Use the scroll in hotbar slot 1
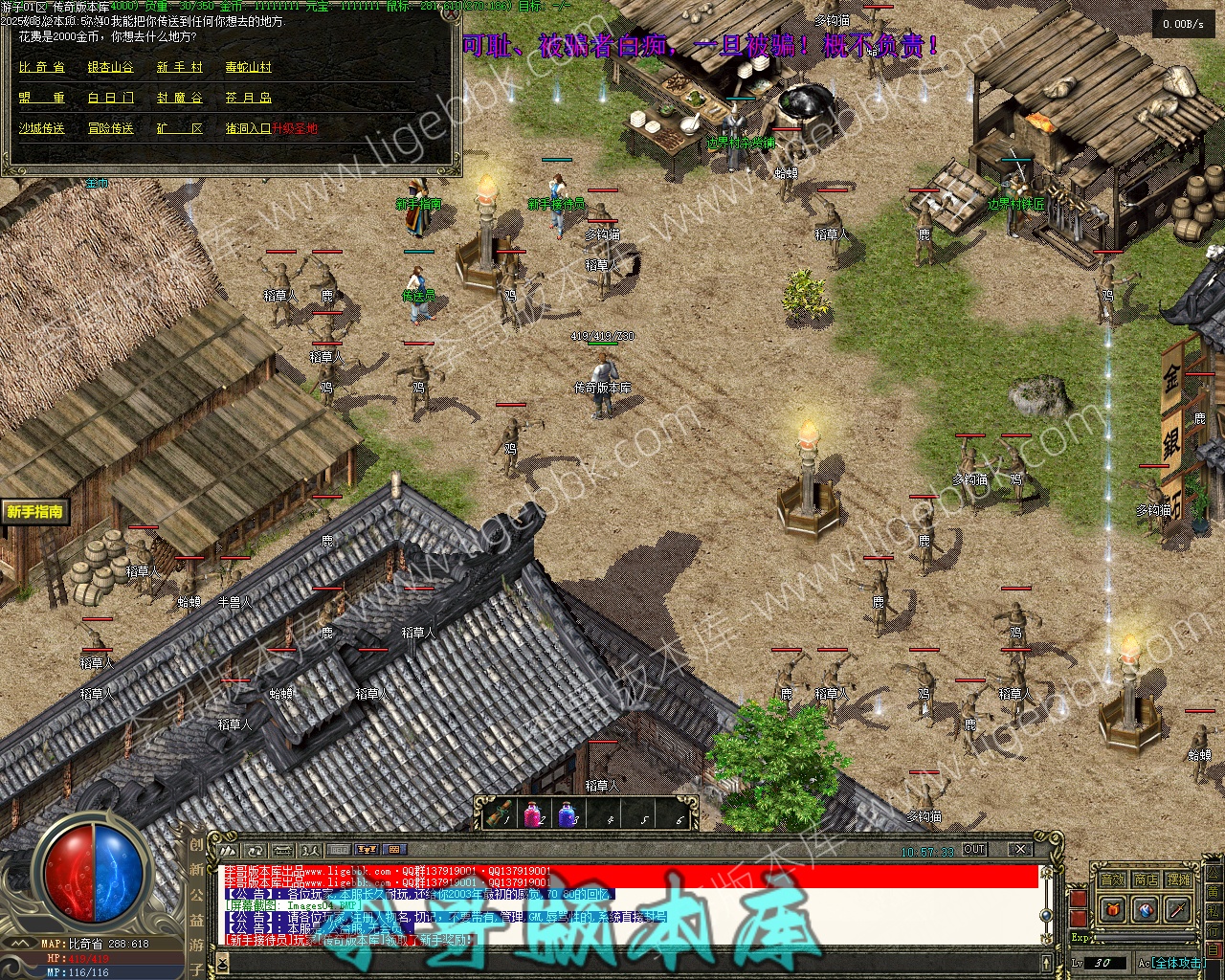 click(x=500, y=814)
